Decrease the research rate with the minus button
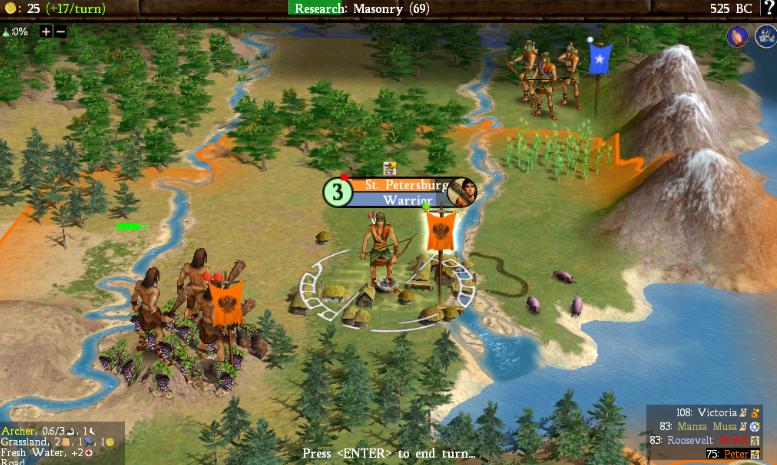This screenshot has width=777, height=465. point(60,31)
